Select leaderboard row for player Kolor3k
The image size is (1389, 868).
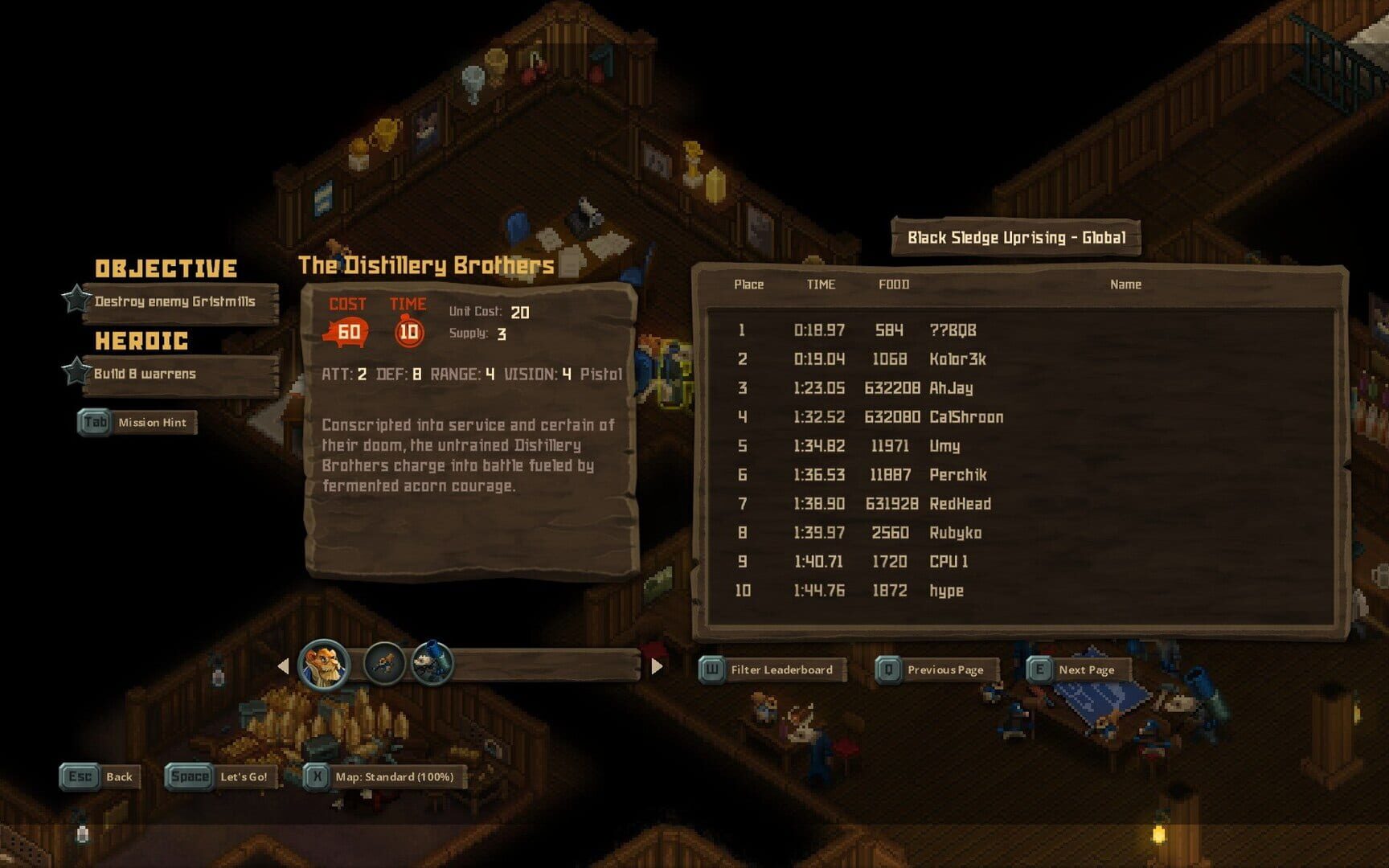click(x=957, y=359)
